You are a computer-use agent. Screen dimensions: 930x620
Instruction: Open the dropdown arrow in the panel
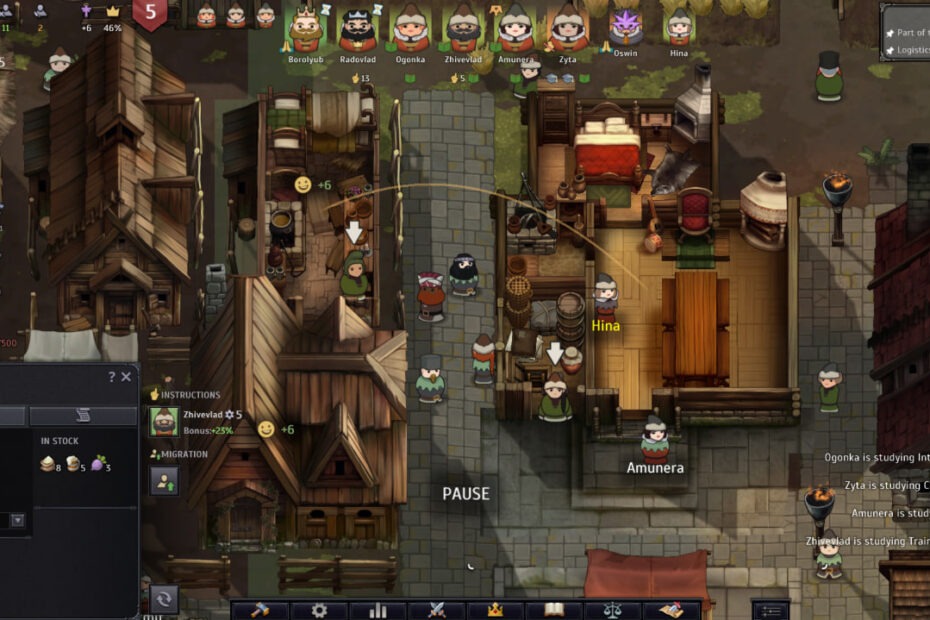(17, 520)
